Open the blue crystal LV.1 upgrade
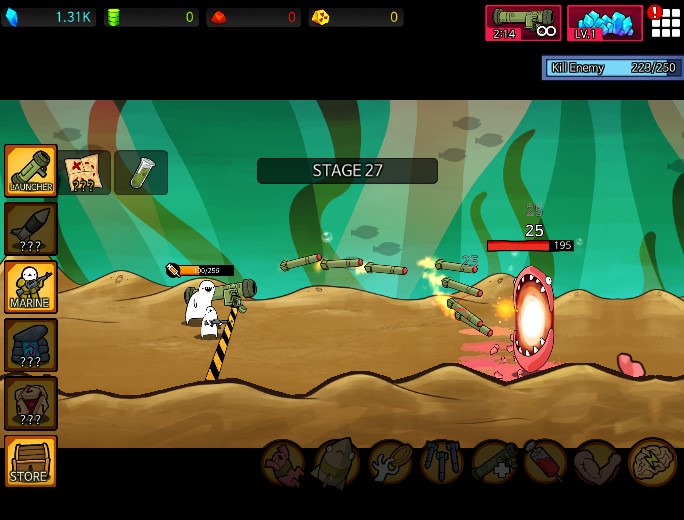The image size is (684, 520). (605, 23)
